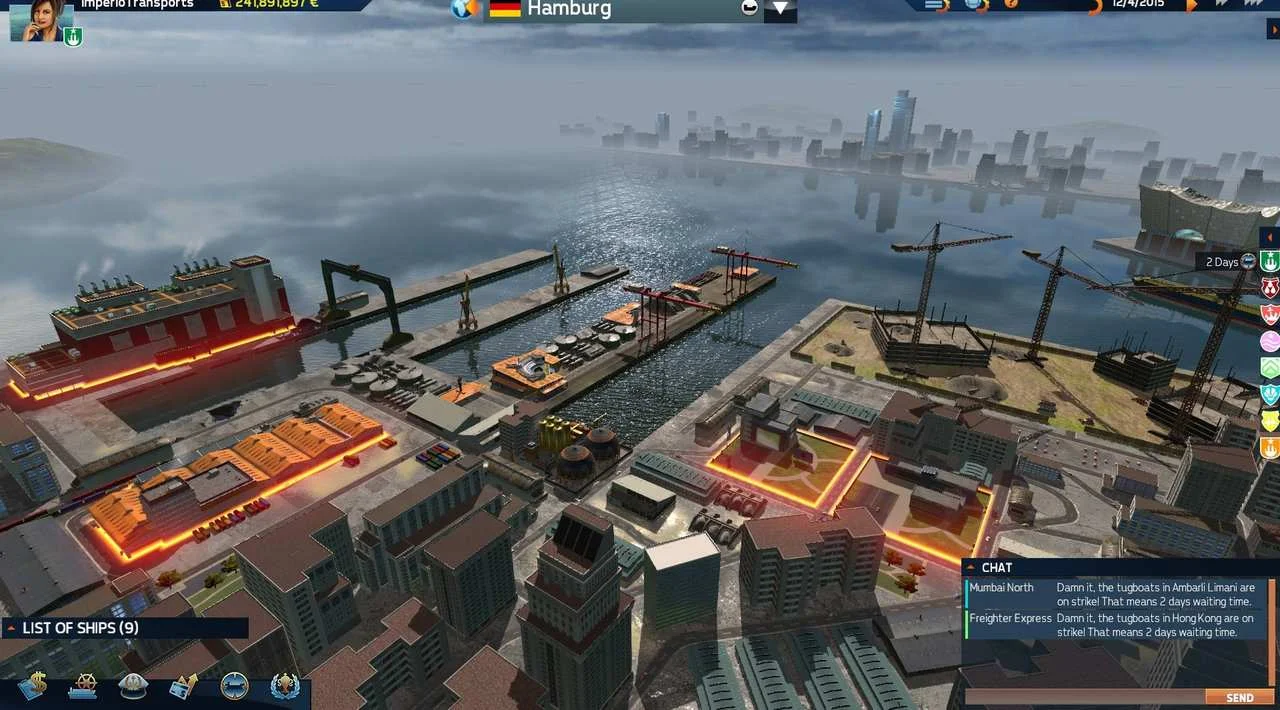
Task: Select the captain's hat icon
Action: click(133, 687)
